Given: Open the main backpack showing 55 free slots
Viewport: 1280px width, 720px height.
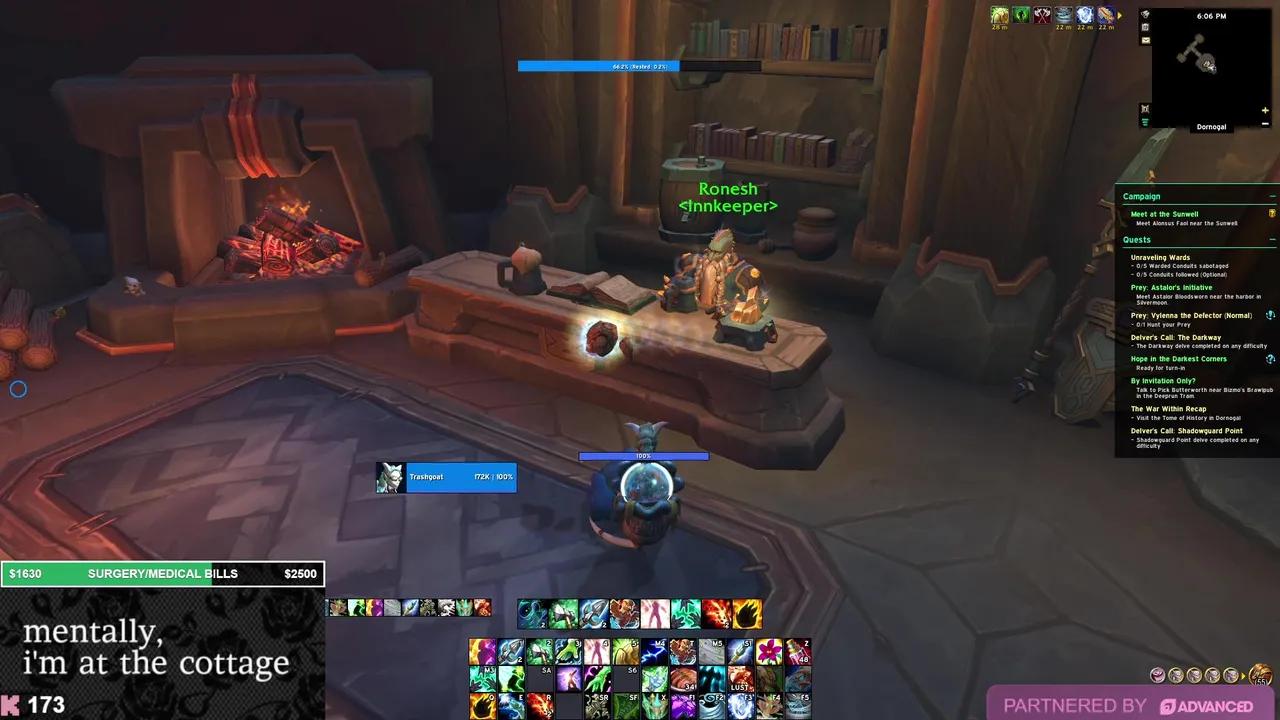Looking at the screenshot, I should tap(1259, 674).
